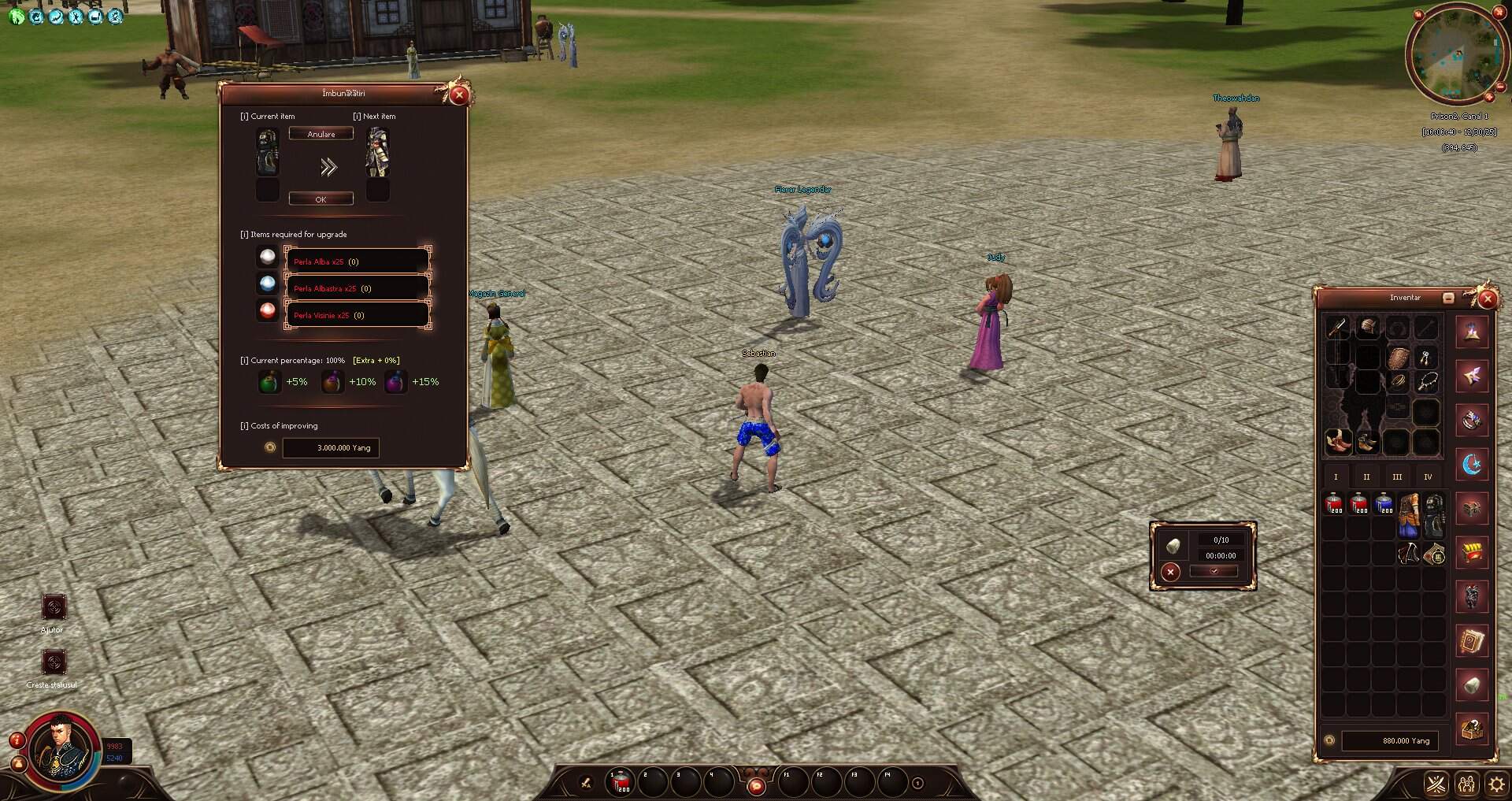Switch to inventory tab IV
The width and height of the screenshot is (1512, 801).
pos(1427,476)
